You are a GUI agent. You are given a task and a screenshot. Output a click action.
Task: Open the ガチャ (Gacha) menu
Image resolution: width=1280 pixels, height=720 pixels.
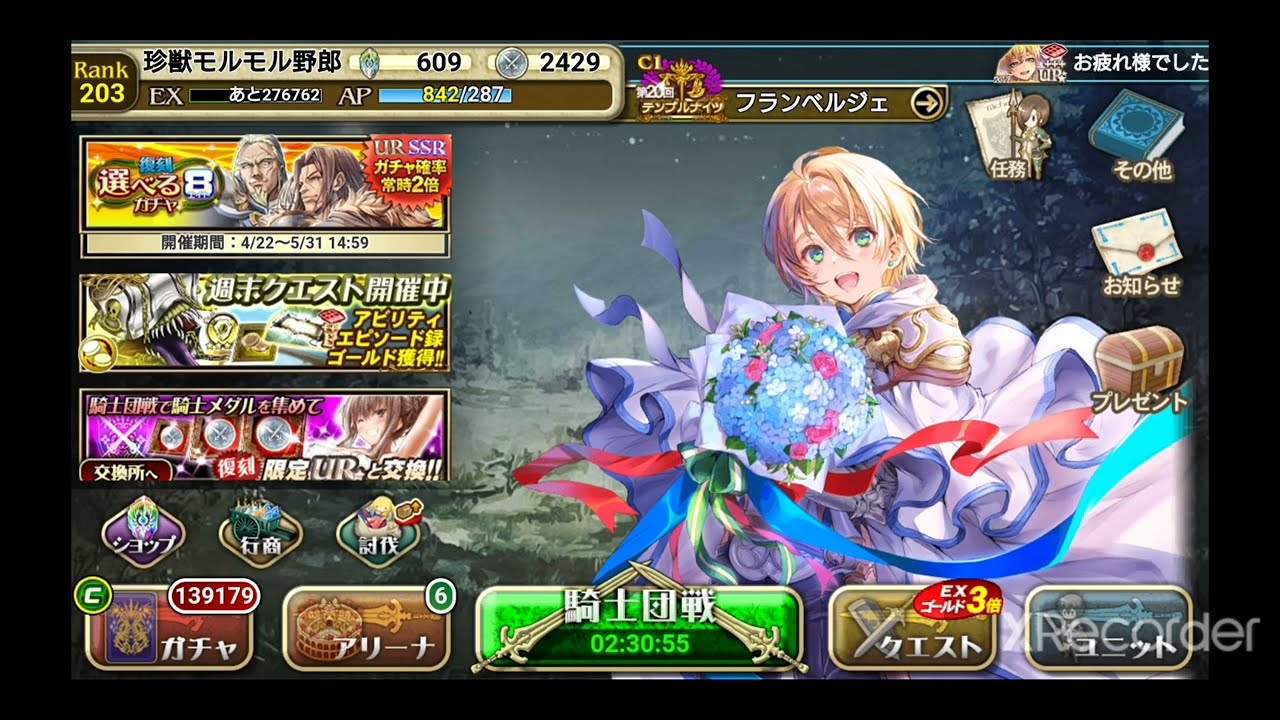[x=168, y=630]
